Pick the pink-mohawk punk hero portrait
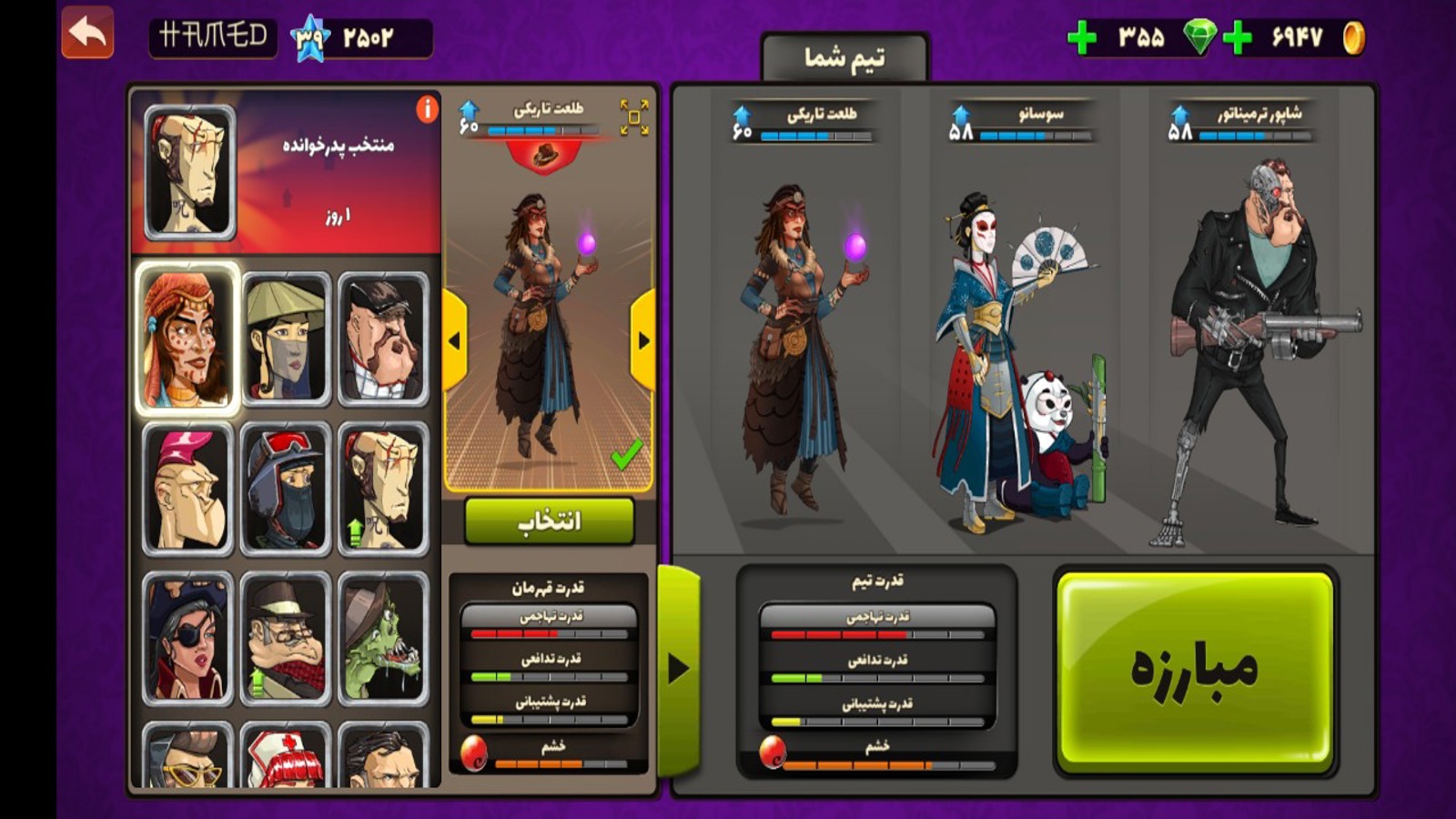Image resolution: width=1456 pixels, height=819 pixels. 187,490
